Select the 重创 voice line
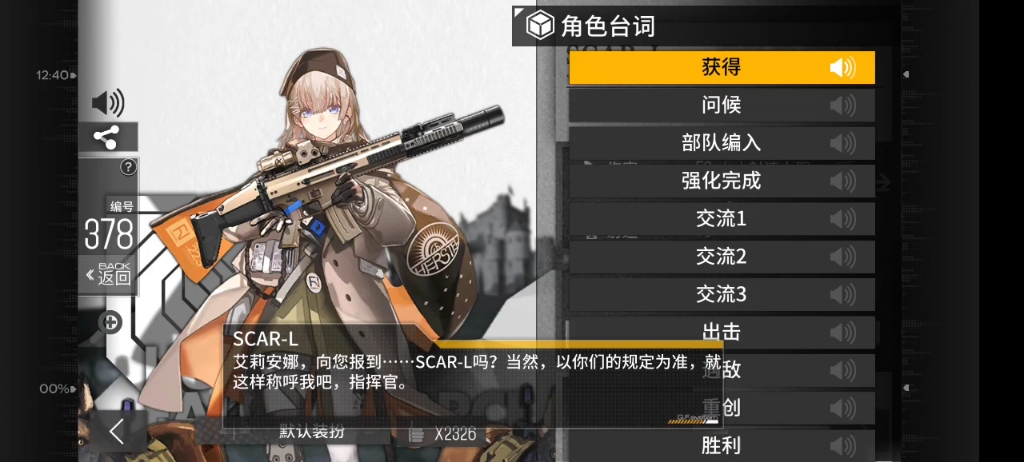The image size is (1024, 462). coord(721,408)
